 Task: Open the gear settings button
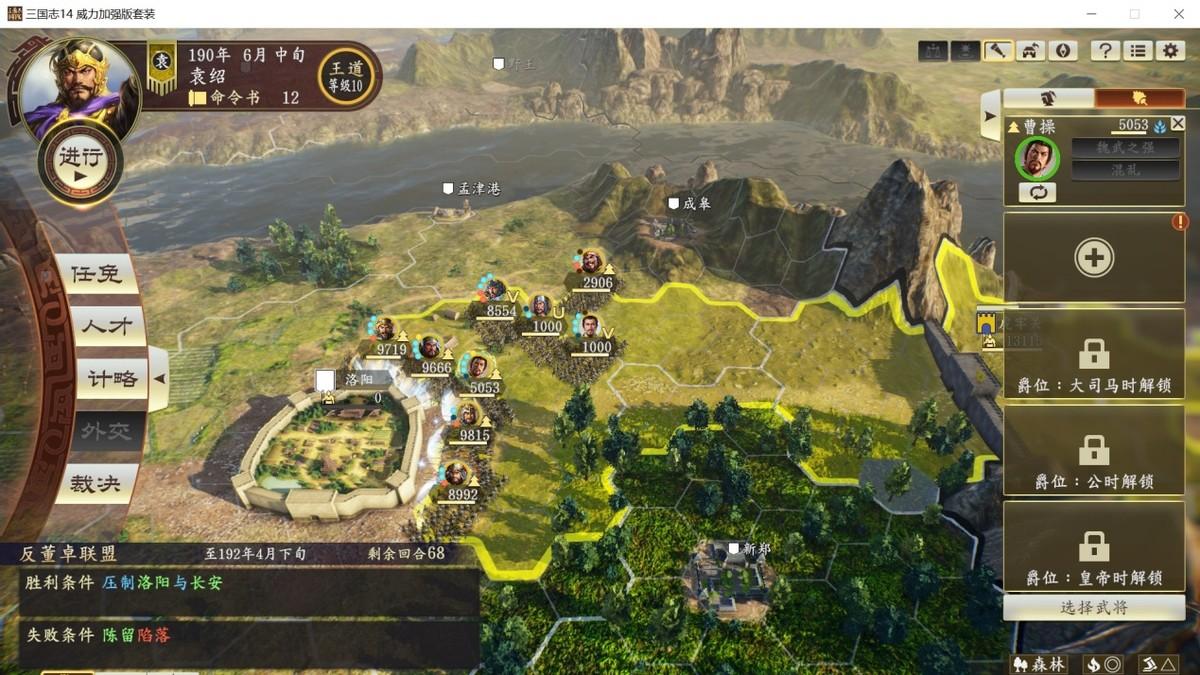click(1170, 51)
